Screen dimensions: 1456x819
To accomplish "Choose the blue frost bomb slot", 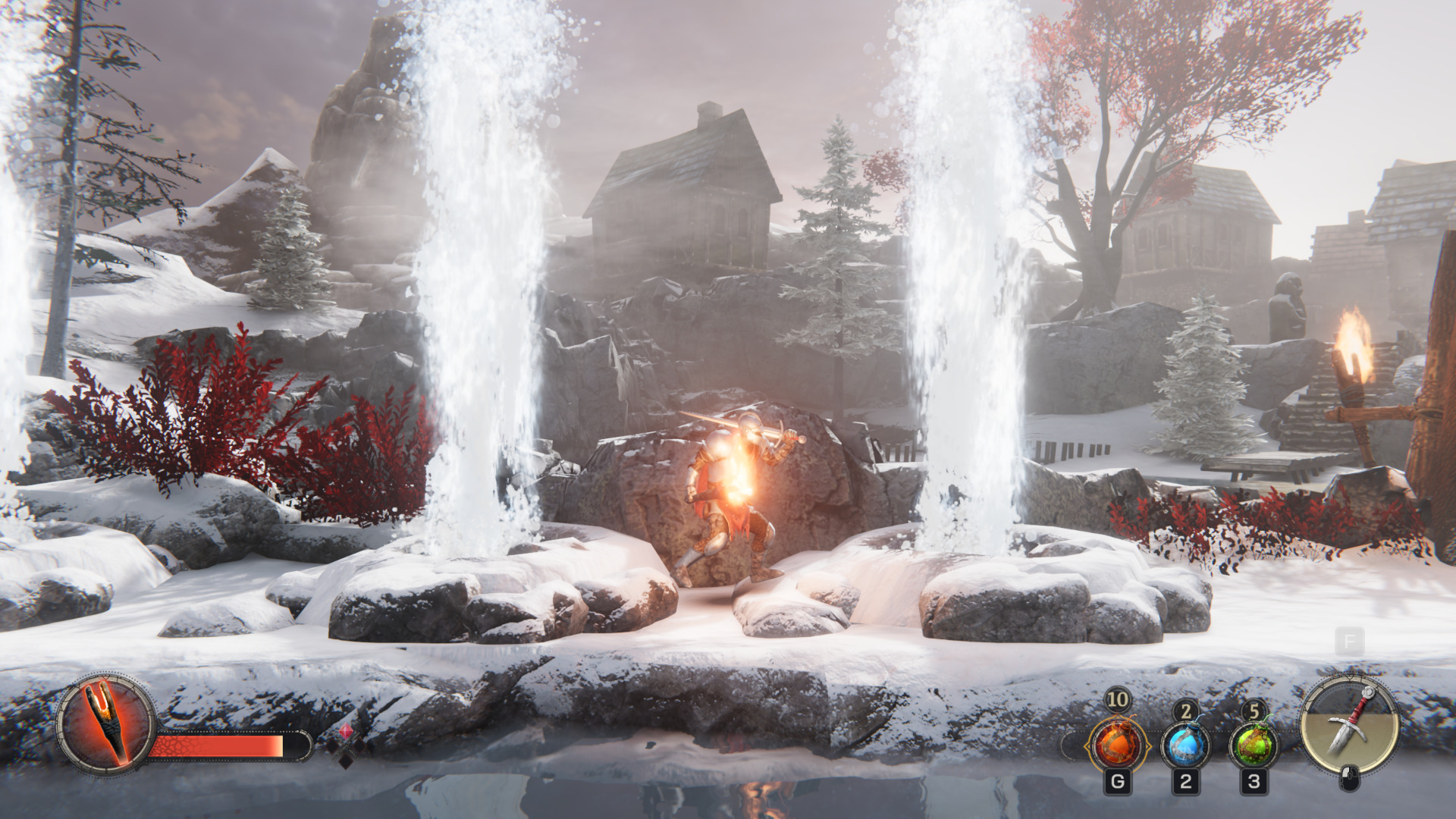I will click(1185, 745).
